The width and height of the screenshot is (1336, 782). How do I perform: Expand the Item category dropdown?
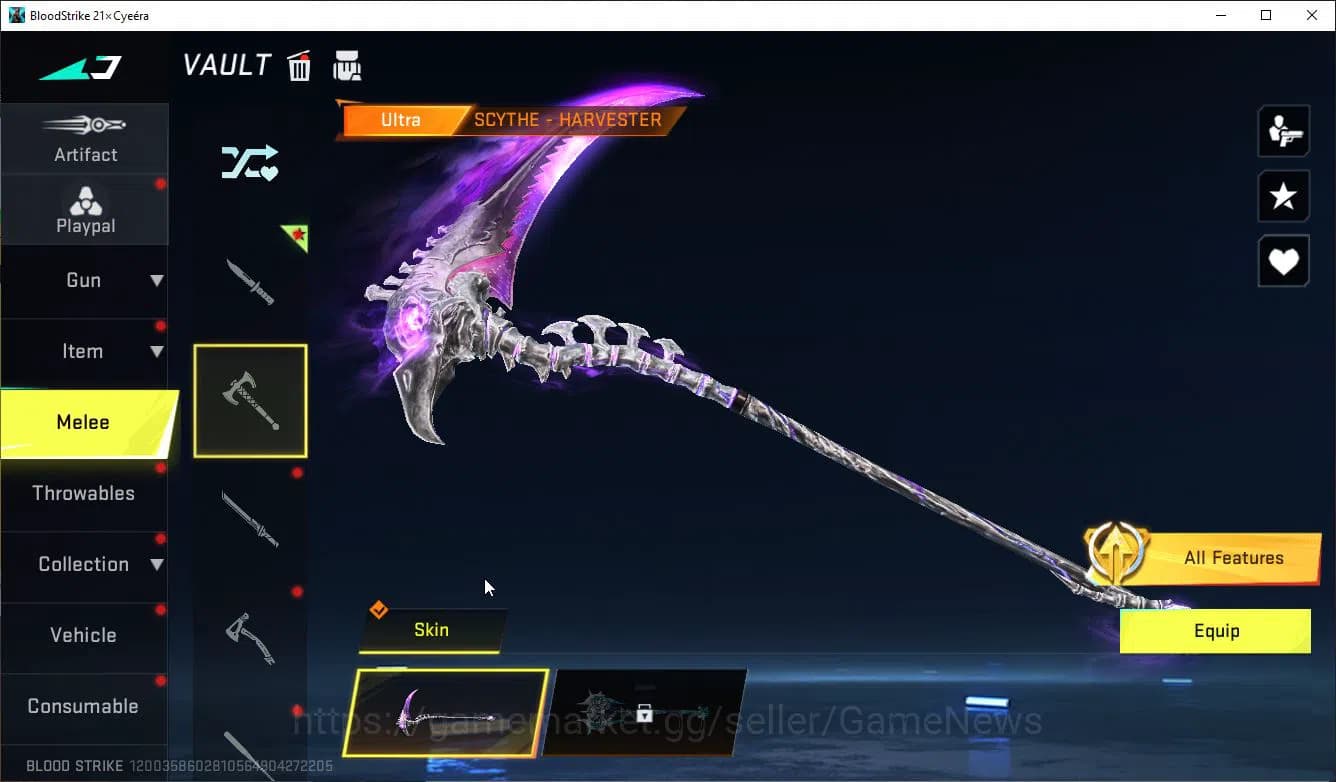point(85,351)
